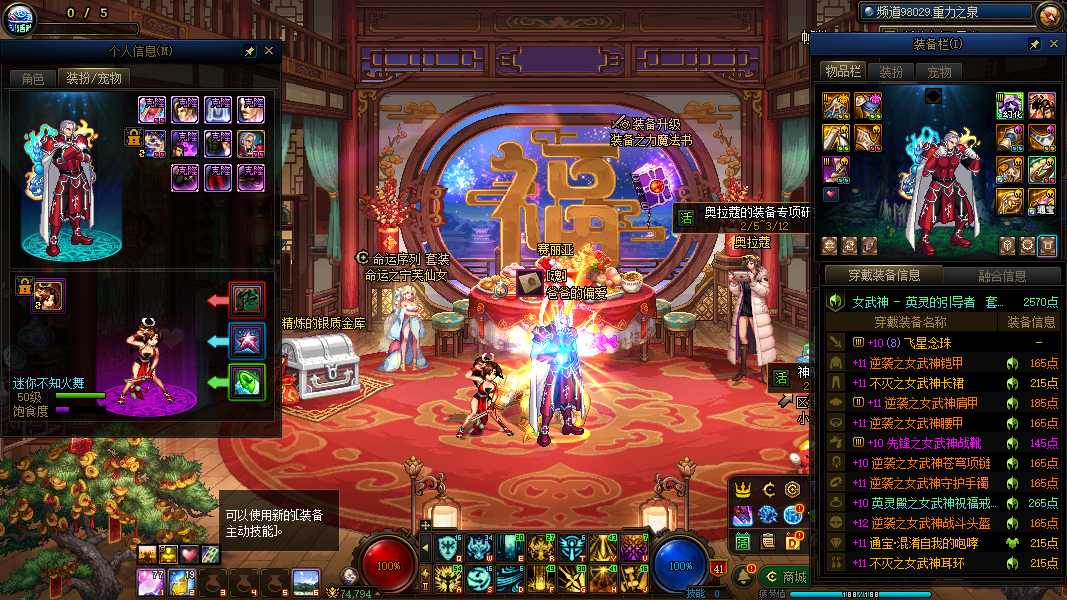
Task: Close the 个人信息 personal info window
Action: point(269,51)
